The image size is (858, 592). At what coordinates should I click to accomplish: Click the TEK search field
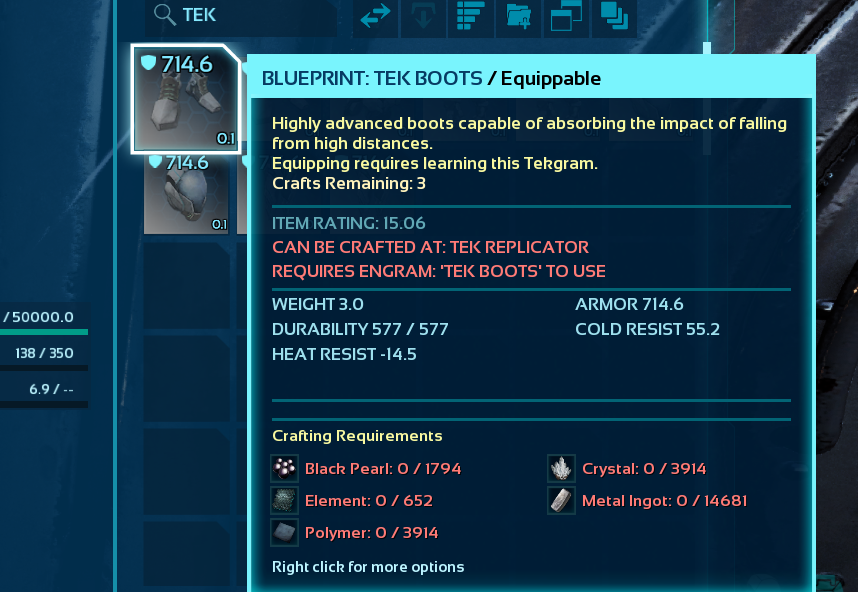tap(250, 15)
